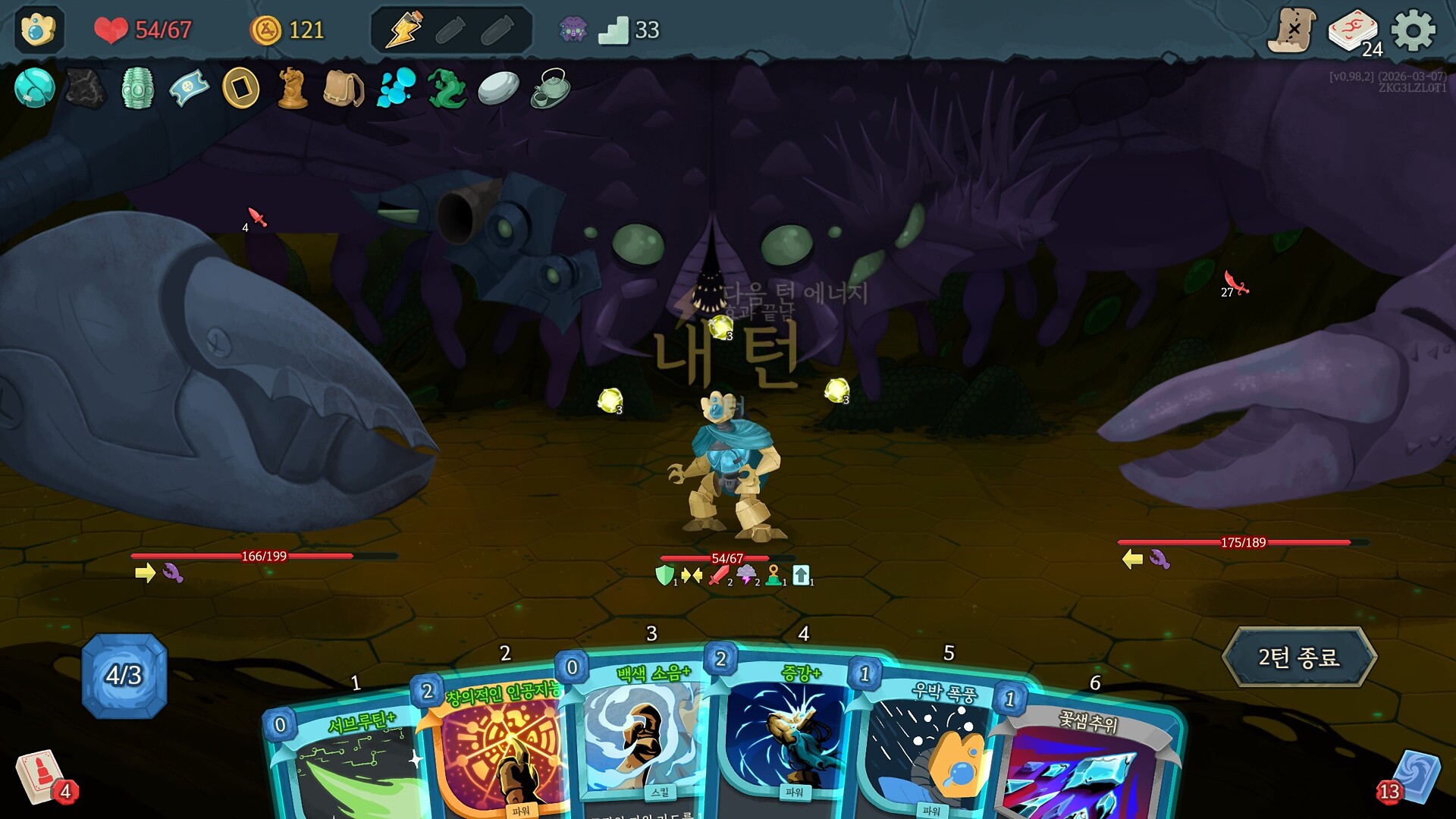1456x819 pixels.
Task: Inspect the chess knight relic
Action: pyautogui.click(x=292, y=89)
